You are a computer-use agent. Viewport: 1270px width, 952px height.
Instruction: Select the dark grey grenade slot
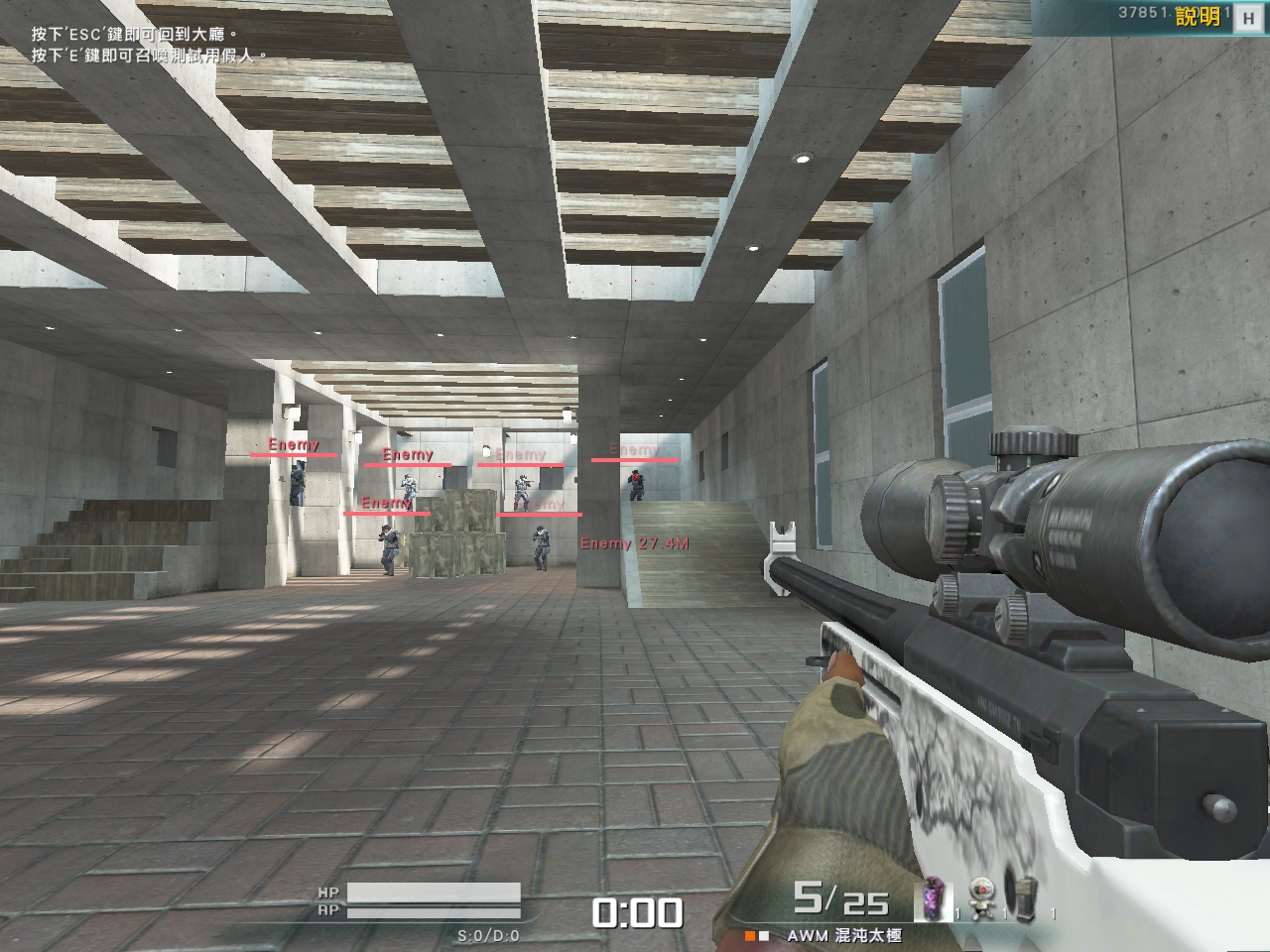[x=1027, y=900]
